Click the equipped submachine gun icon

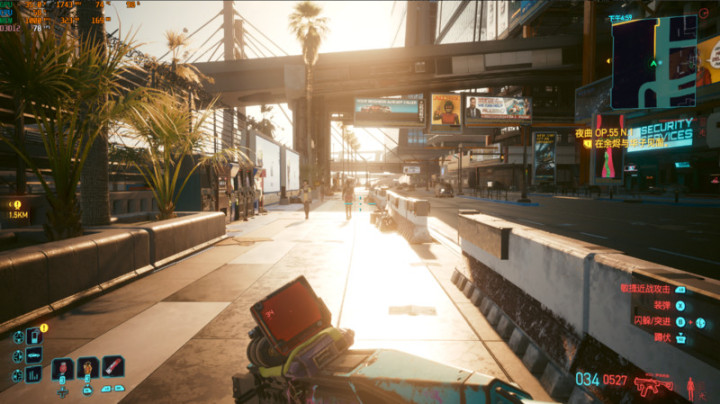click(654, 384)
